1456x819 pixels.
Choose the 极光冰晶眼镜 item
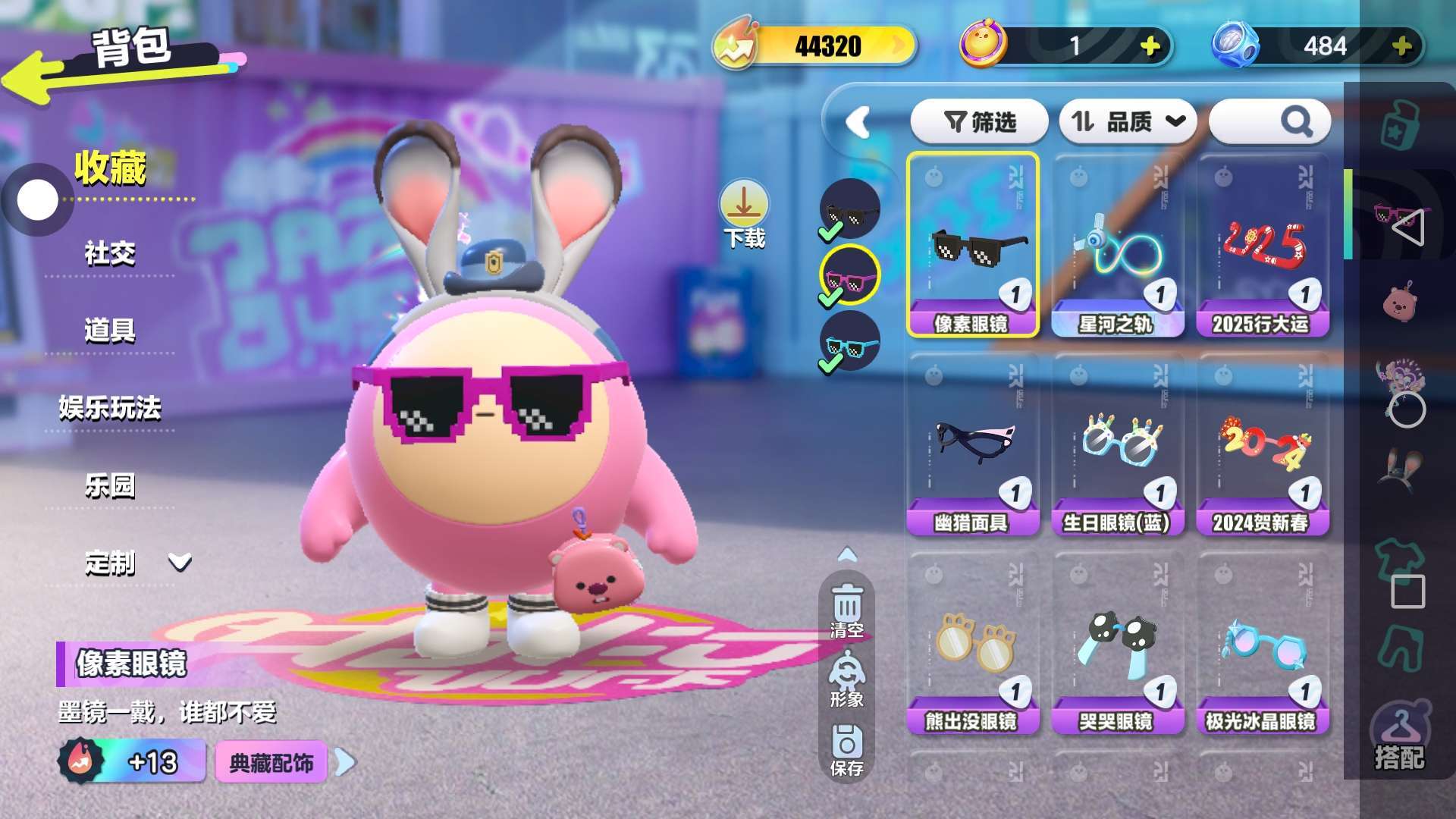pos(1262,643)
